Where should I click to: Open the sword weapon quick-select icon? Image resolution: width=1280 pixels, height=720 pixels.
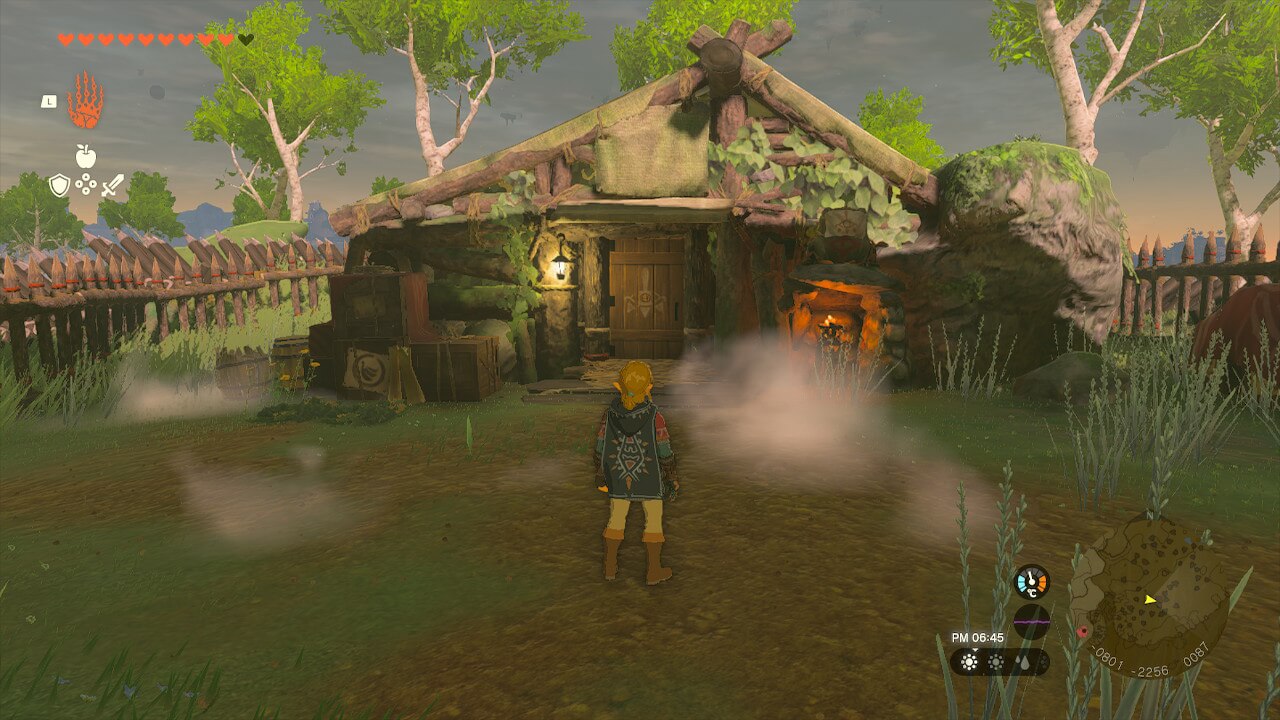point(112,185)
